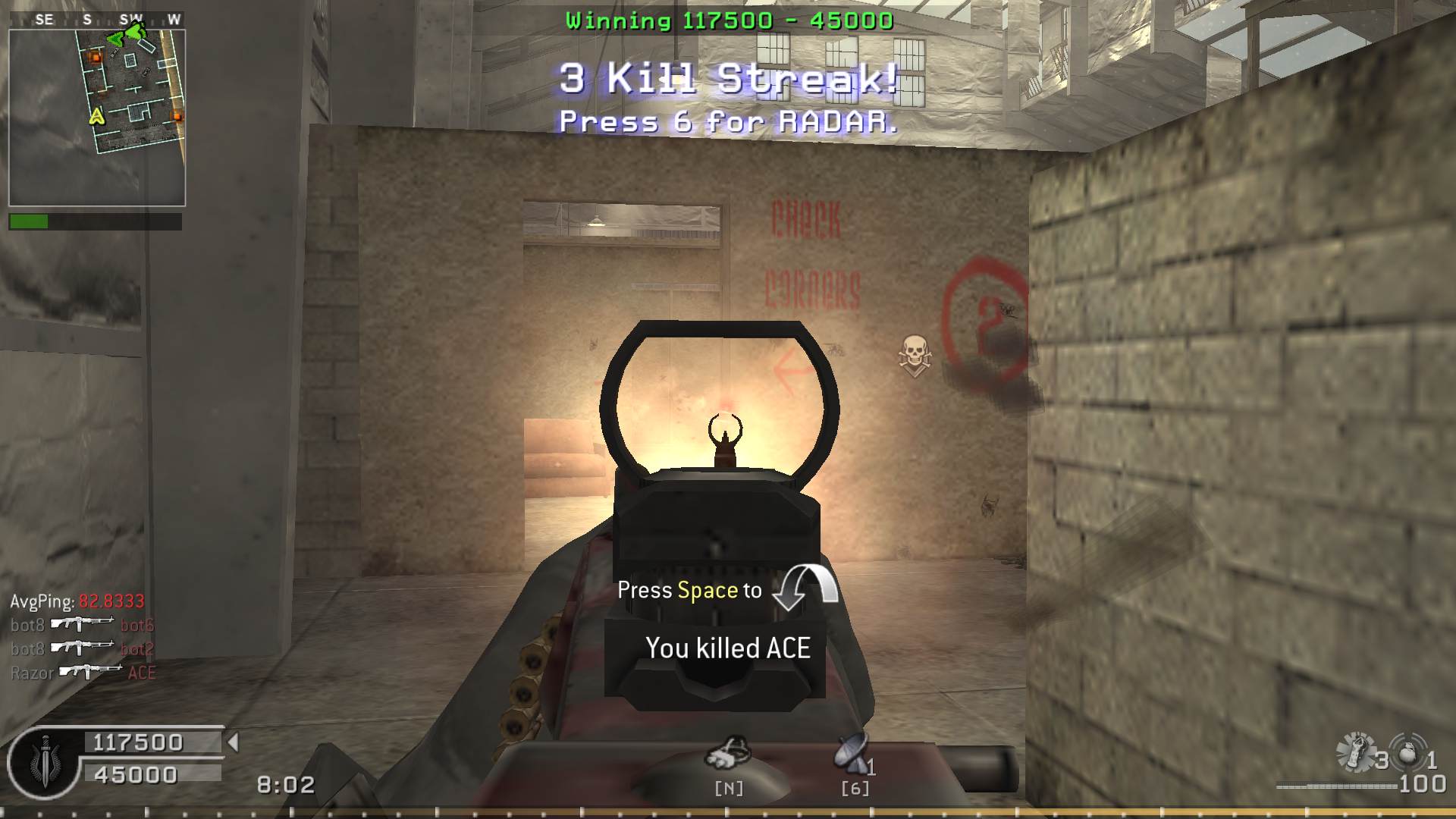
Task: Click the bot8 killed bot6 feed row
Action: pyautogui.click(x=82, y=625)
